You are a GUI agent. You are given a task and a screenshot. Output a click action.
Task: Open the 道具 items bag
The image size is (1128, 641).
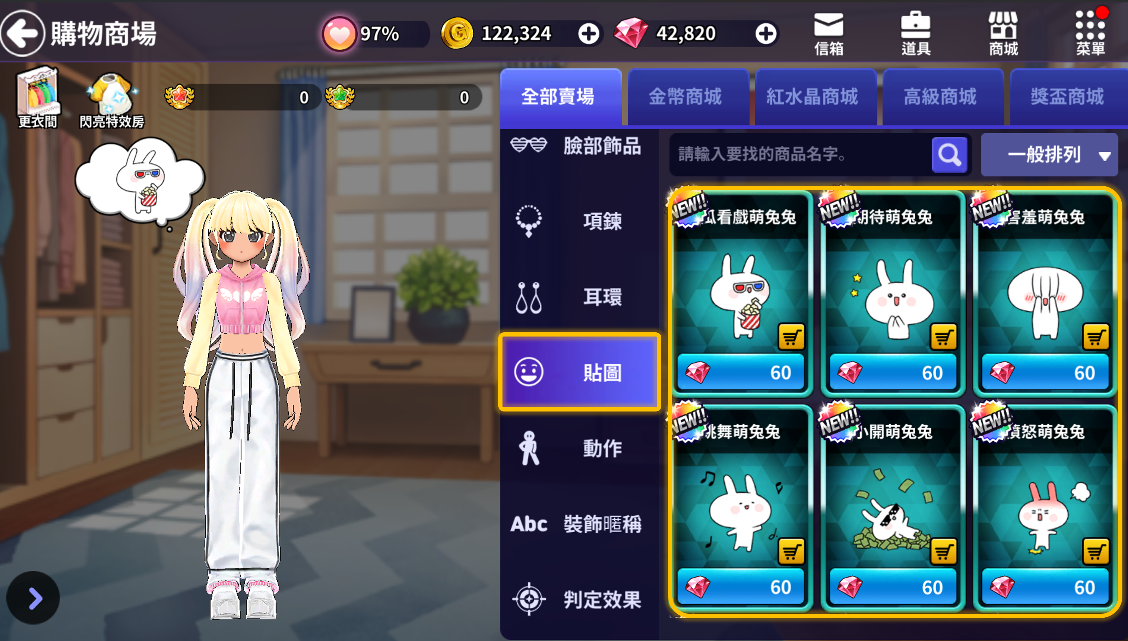tap(915, 33)
